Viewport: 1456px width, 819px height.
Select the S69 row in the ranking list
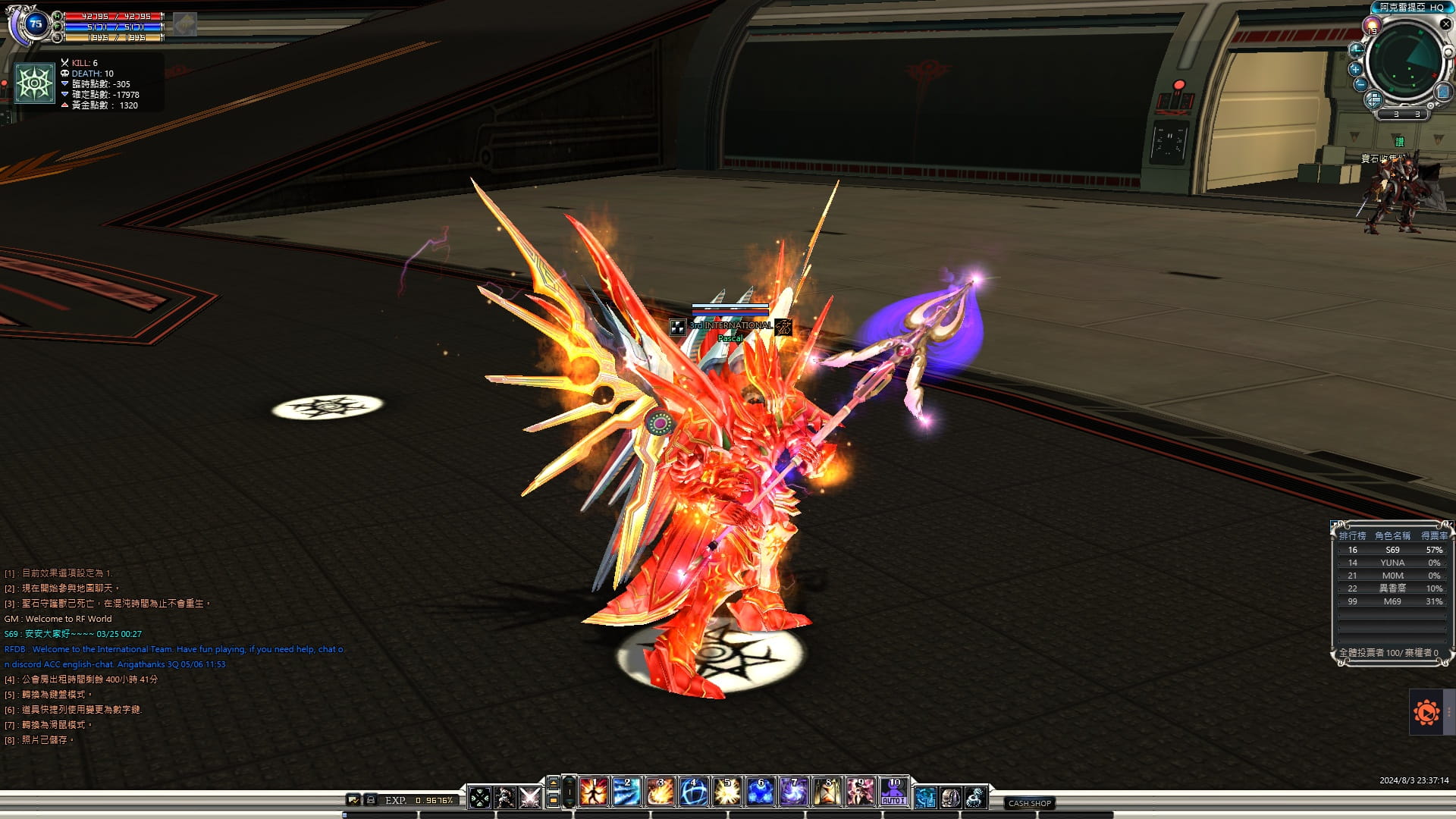[x=1392, y=550]
